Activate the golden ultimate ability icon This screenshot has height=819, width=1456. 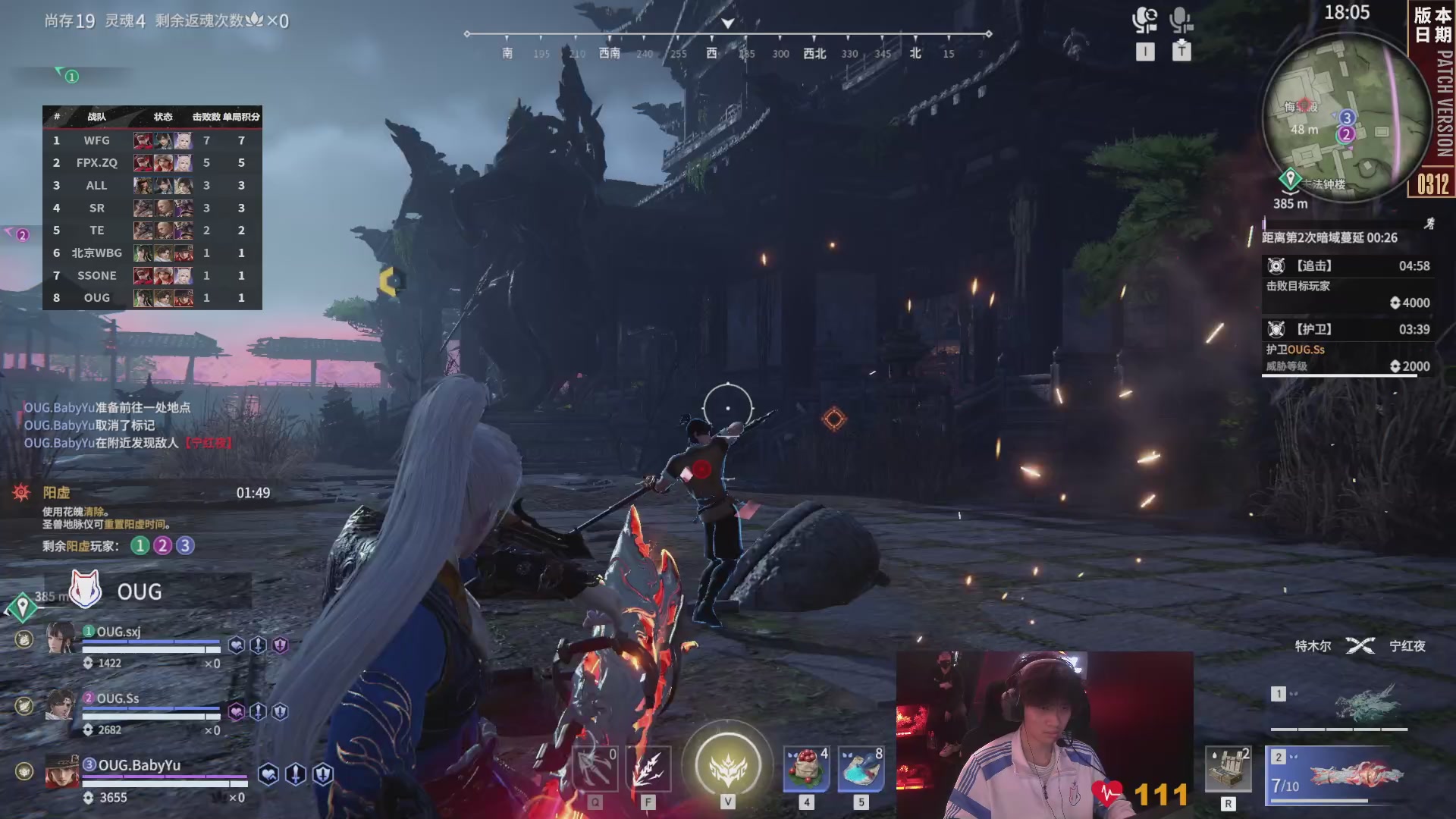pos(727,764)
